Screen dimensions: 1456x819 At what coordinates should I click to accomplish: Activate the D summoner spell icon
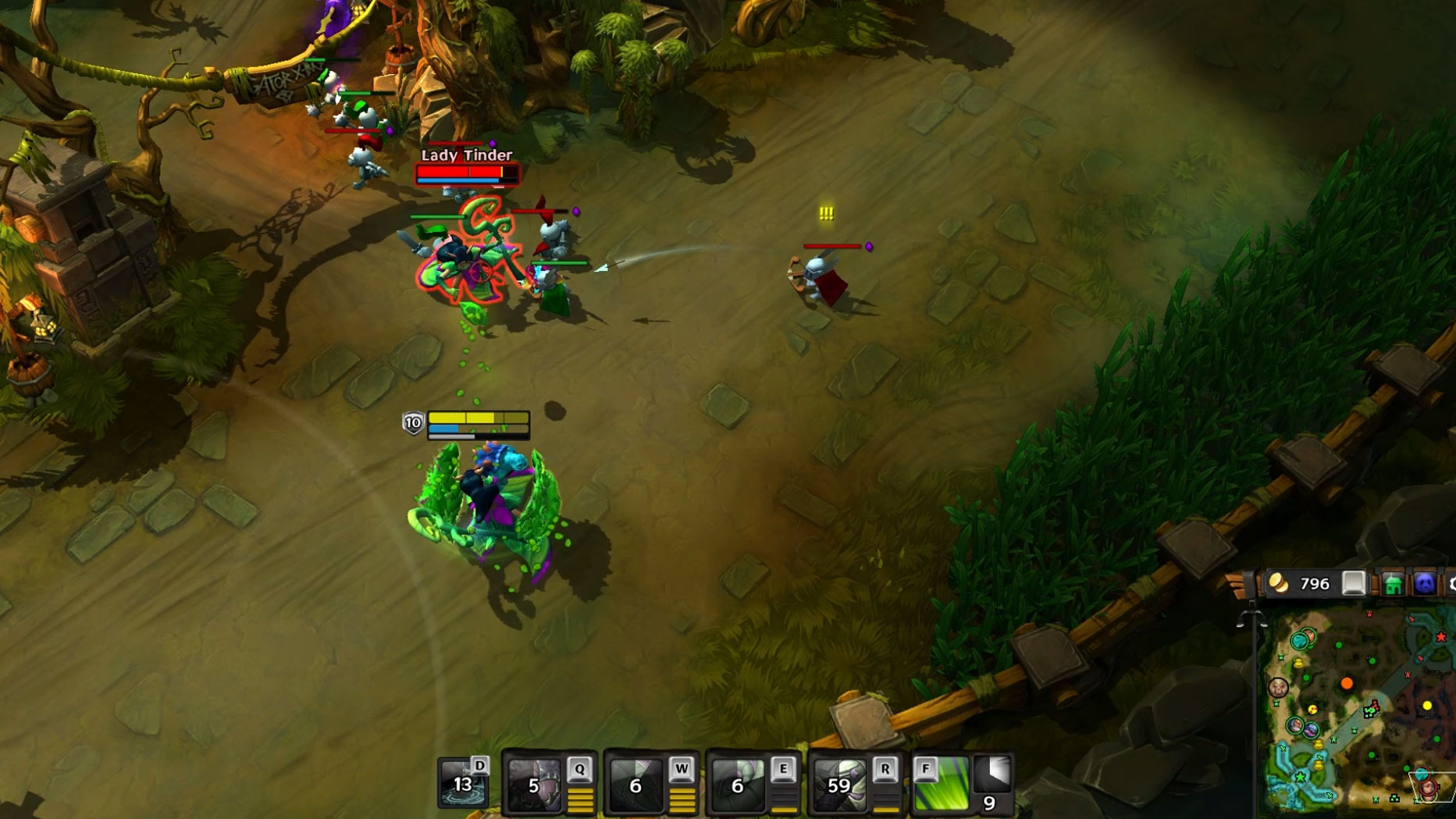click(463, 783)
